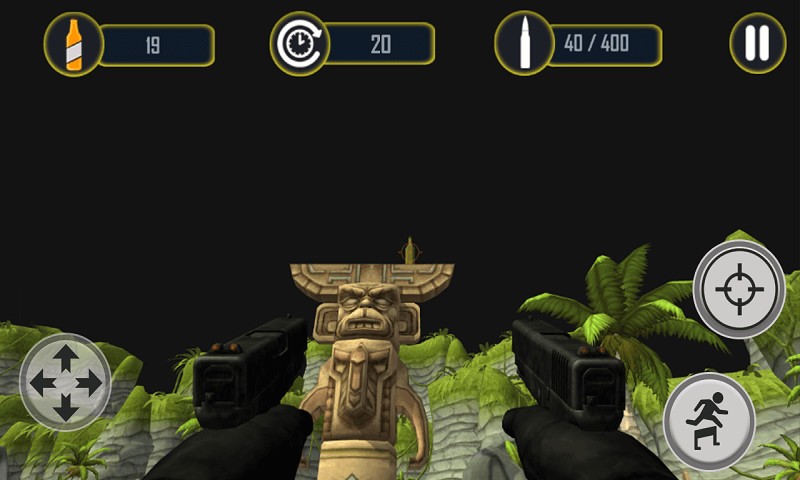Pause the game with the pause button
Screen dimensions: 800x480
click(757, 43)
